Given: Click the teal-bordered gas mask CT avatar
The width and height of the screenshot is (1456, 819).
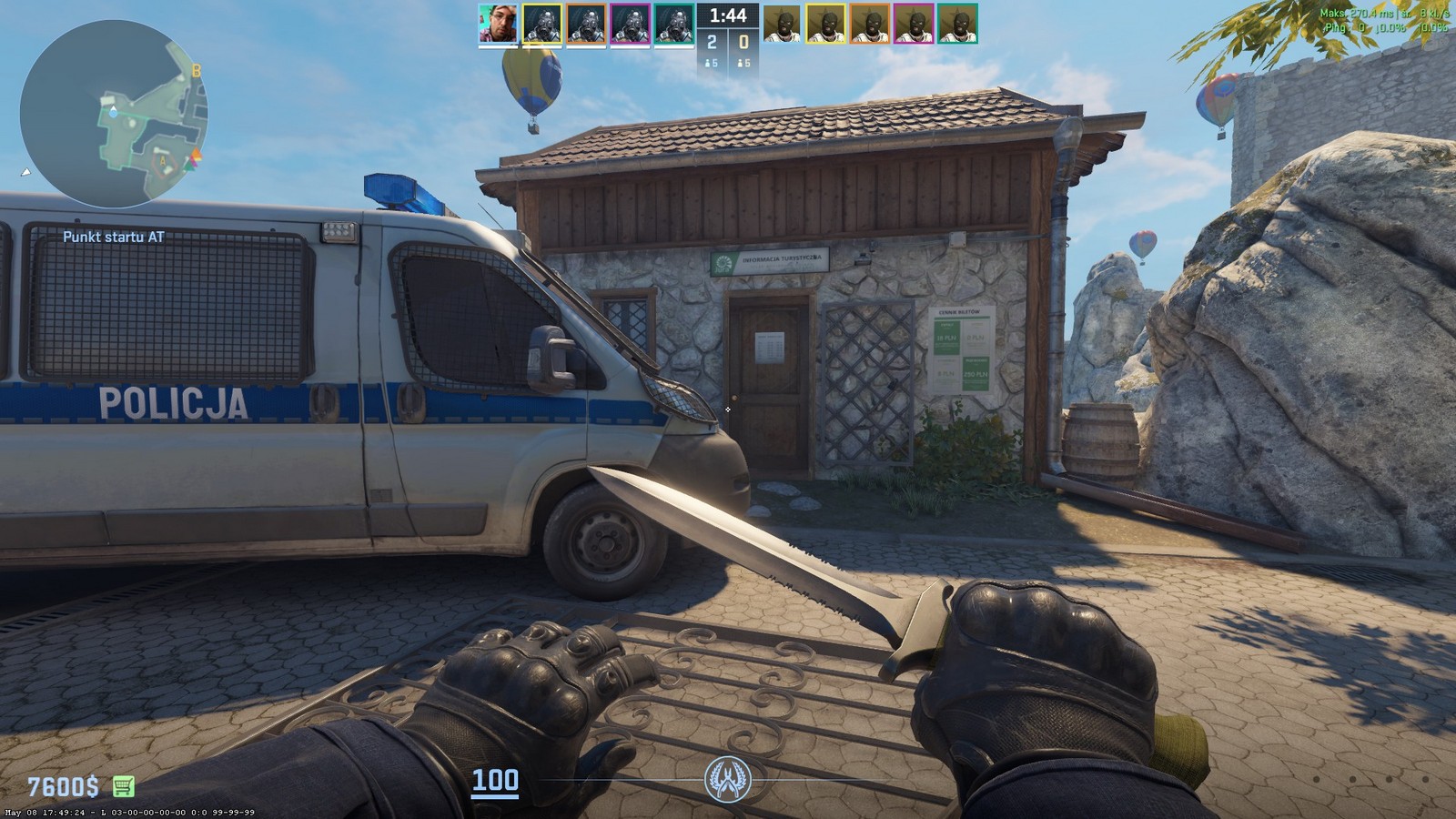Looking at the screenshot, I should [x=673, y=24].
